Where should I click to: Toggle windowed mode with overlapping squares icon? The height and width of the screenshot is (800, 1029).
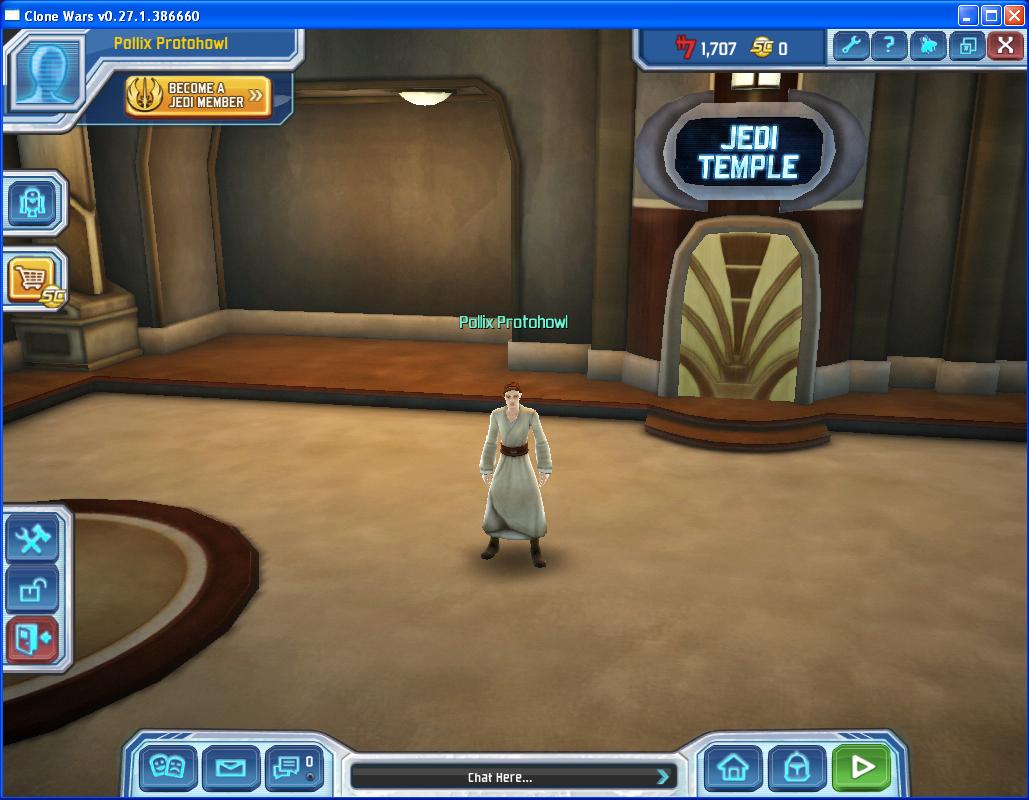(x=966, y=46)
